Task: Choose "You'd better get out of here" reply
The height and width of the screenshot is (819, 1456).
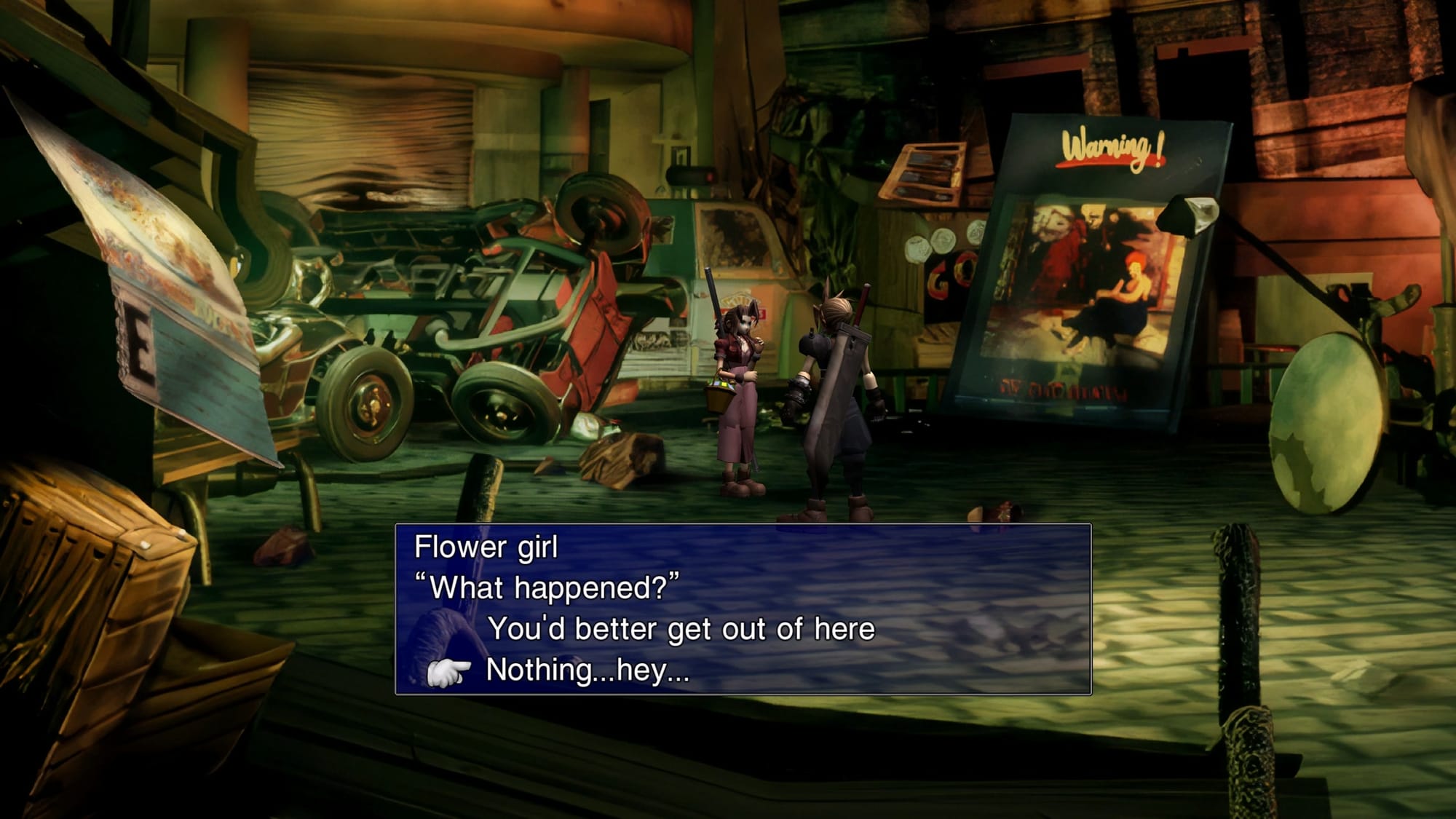Action: pos(681,629)
